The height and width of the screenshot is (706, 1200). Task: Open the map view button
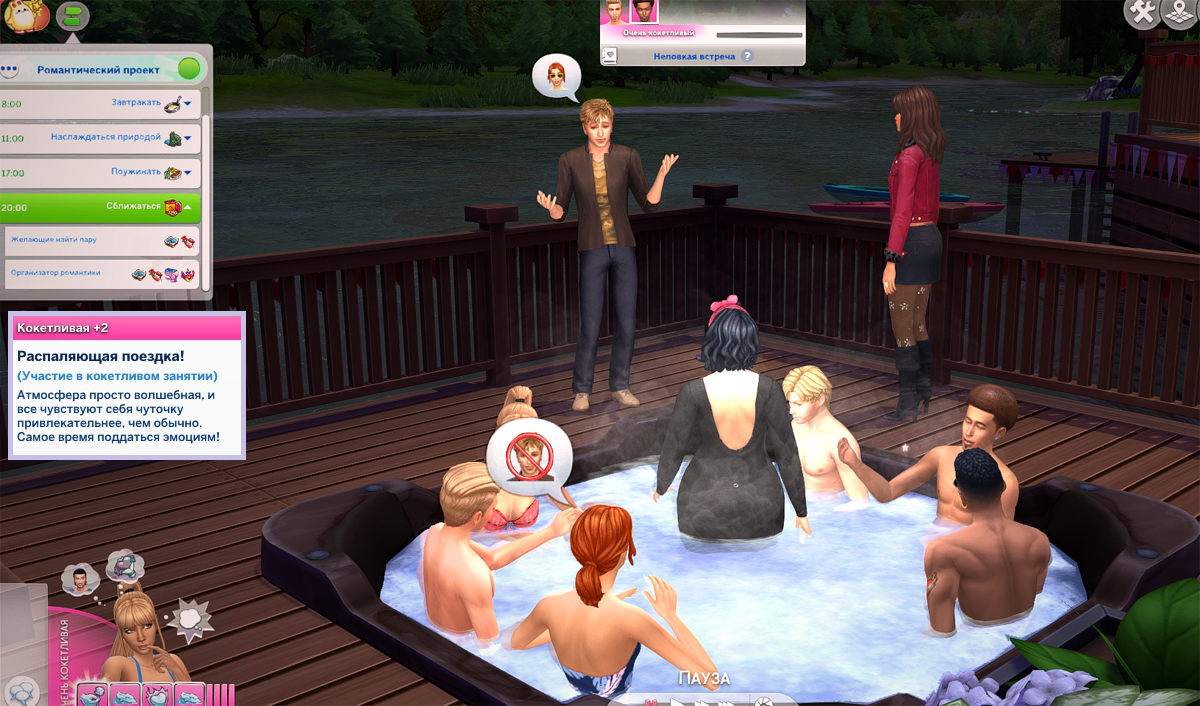coord(1182,13)
